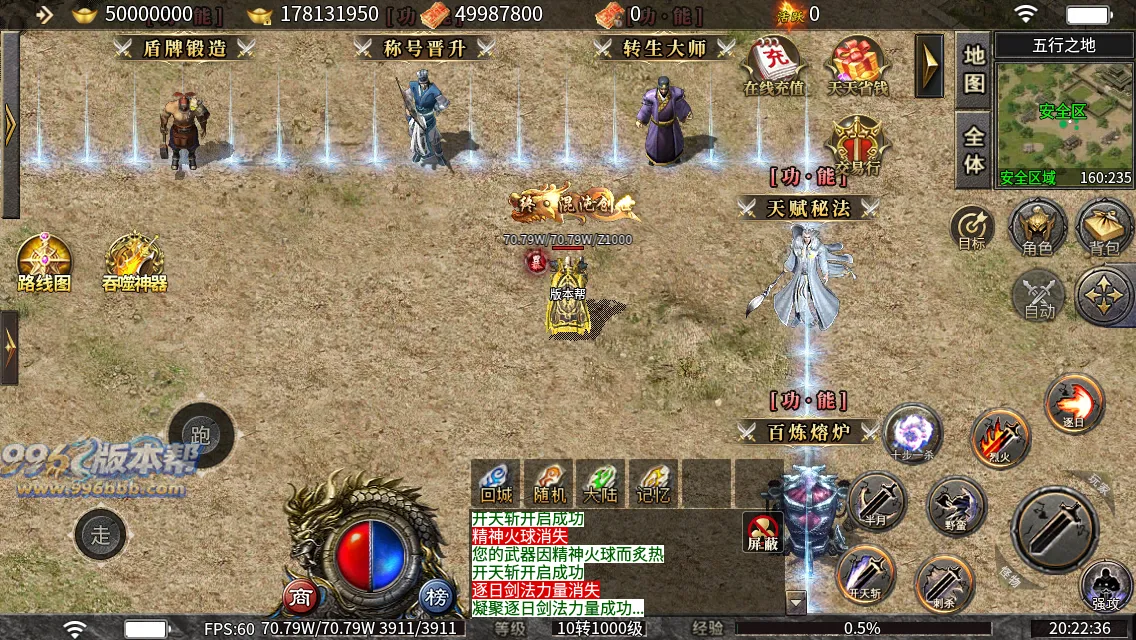Screen dimensions: 1136x640
Task: Open the 交易行 trading house
Action: click(857, 142)
